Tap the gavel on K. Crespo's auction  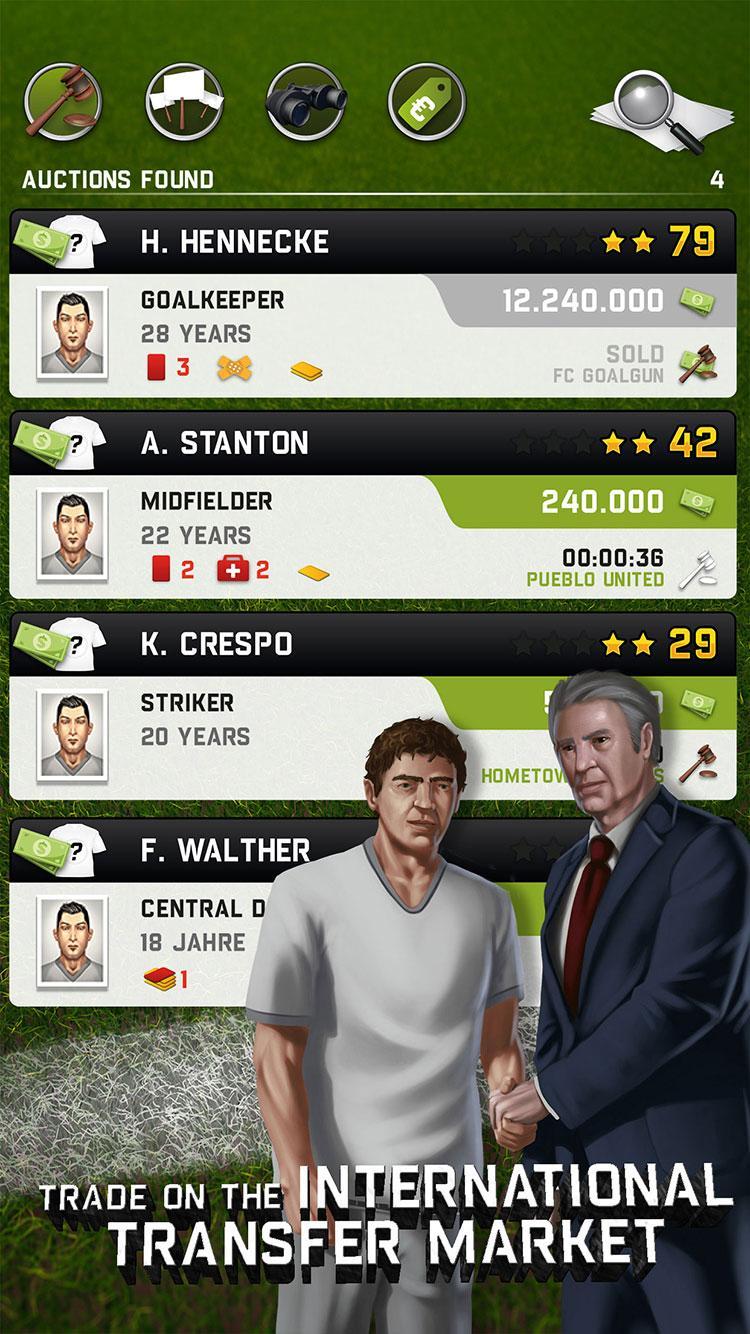(697, 764)
